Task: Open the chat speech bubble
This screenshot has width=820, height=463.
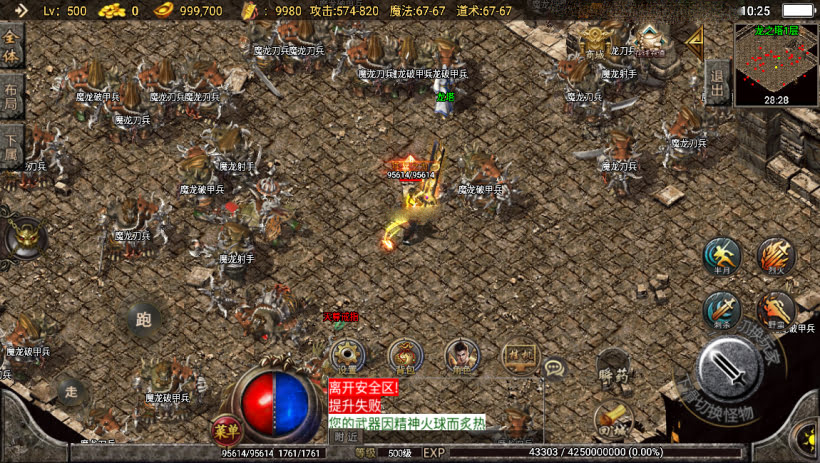Action: point(555,368)
